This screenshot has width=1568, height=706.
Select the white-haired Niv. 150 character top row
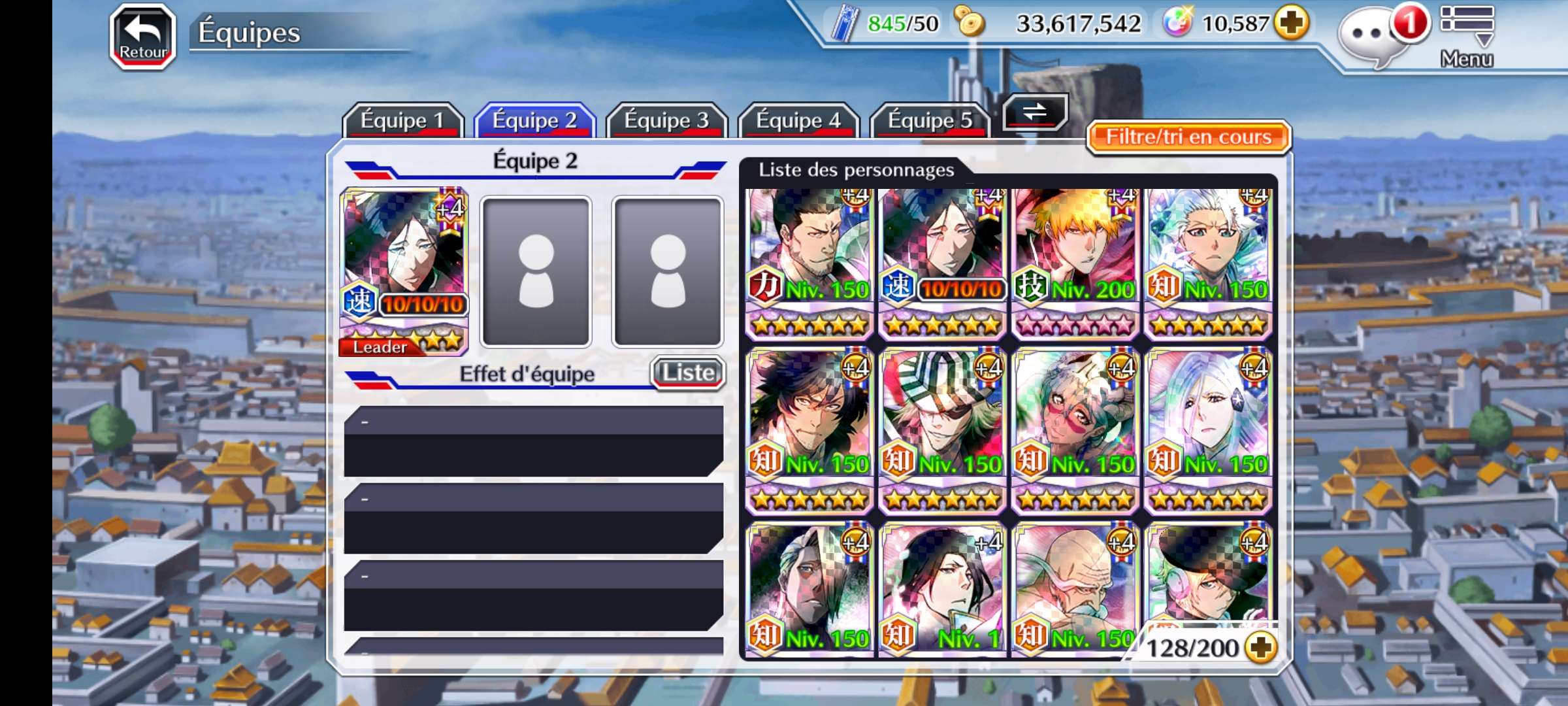click(1208, 263)
